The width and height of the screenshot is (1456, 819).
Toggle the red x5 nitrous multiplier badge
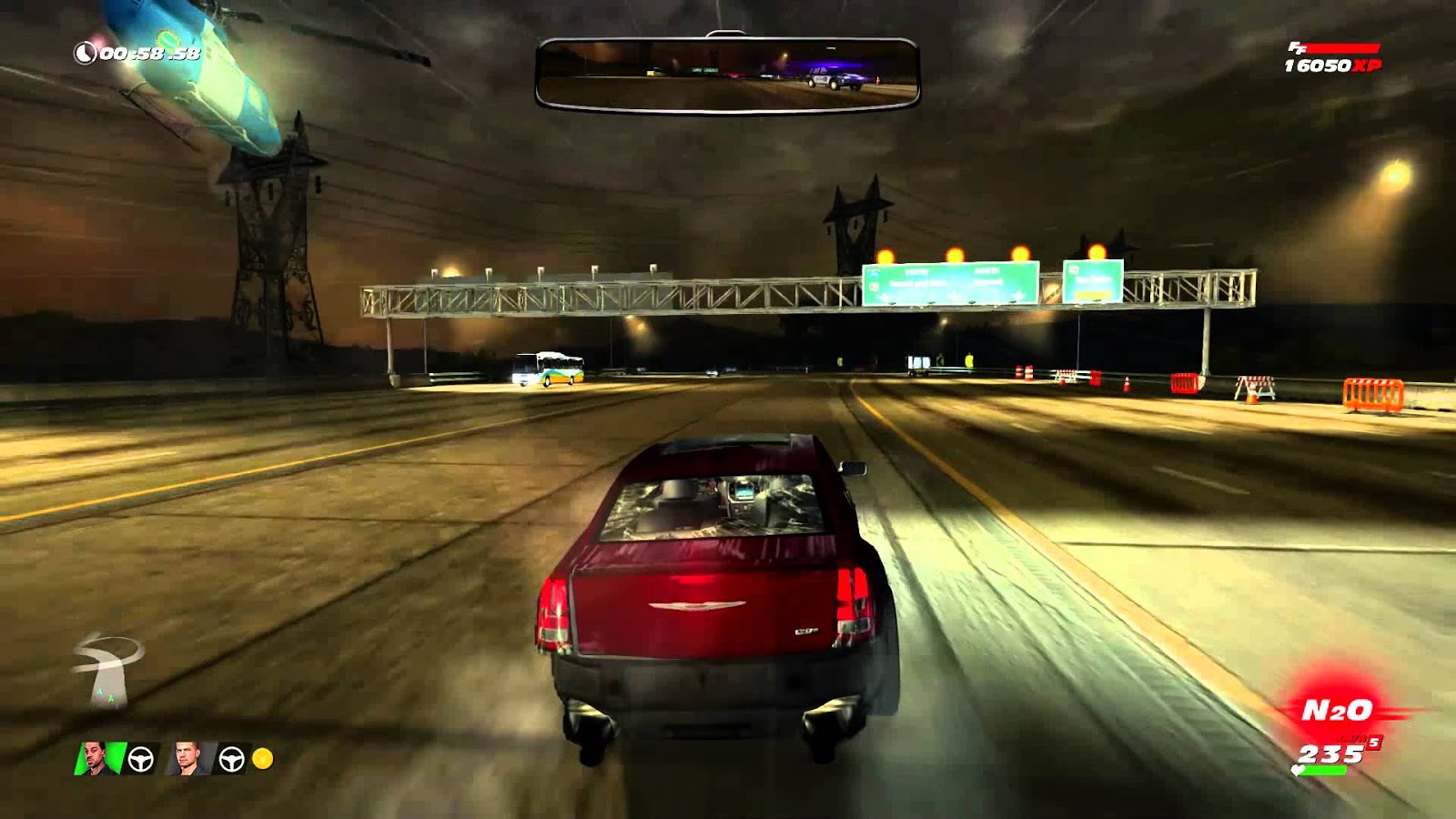[x=1374, y=743]
